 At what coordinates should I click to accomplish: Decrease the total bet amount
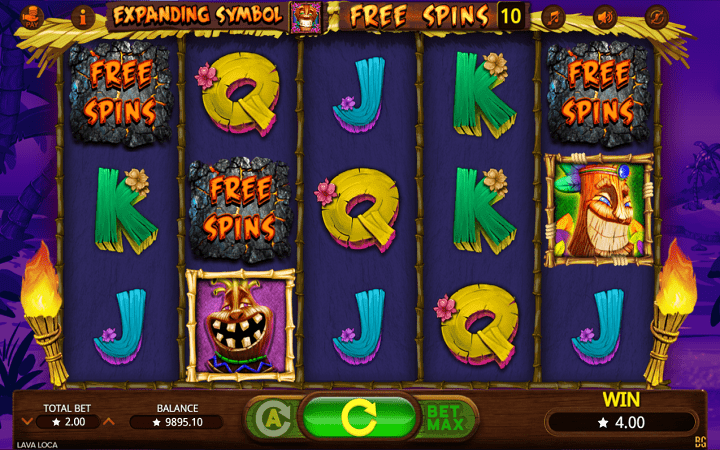[27, 422]
